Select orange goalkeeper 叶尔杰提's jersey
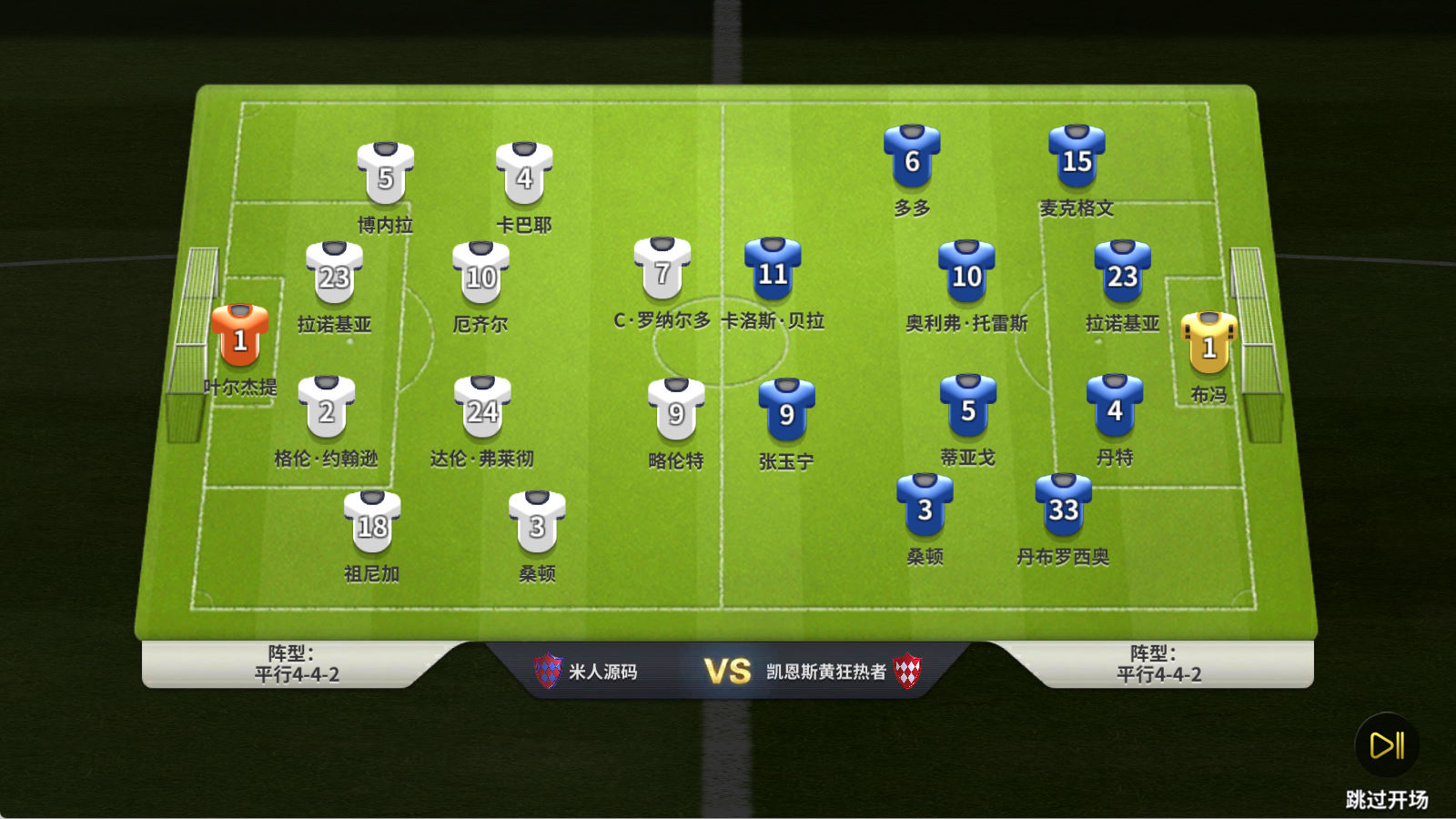This screenshot has width=1456, height=819. pos(240,335)
